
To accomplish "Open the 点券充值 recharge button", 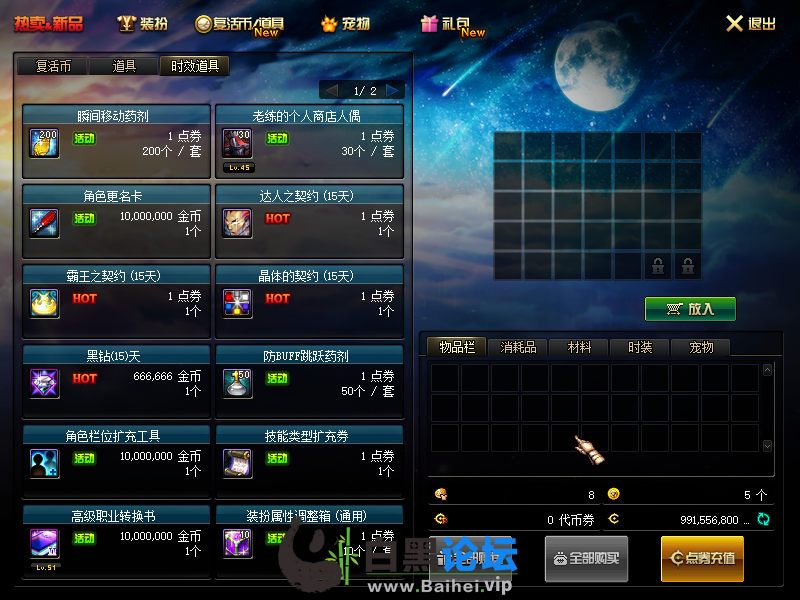I will point(702,558).
